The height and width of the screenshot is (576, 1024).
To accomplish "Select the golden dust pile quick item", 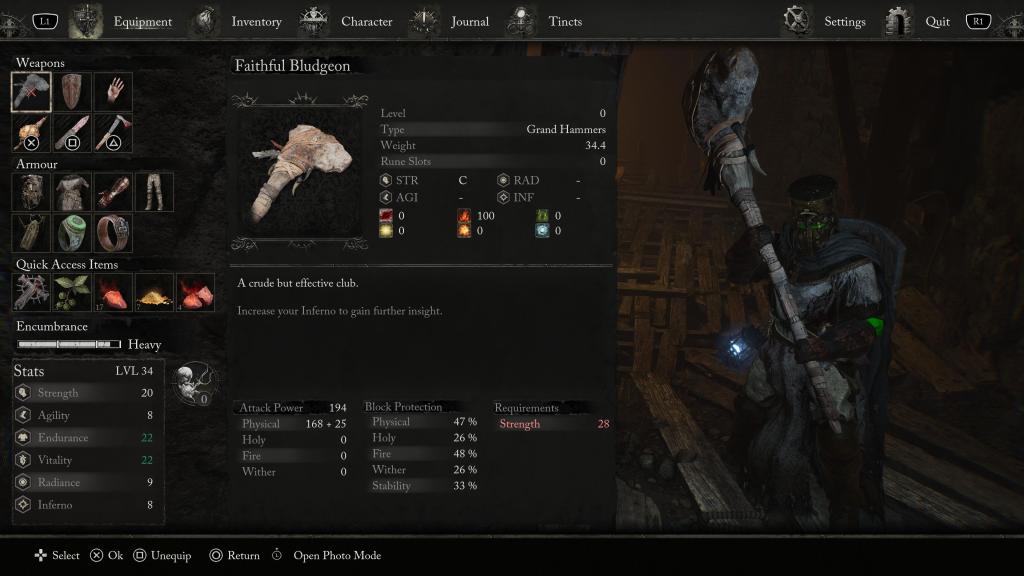I will 155,292.
